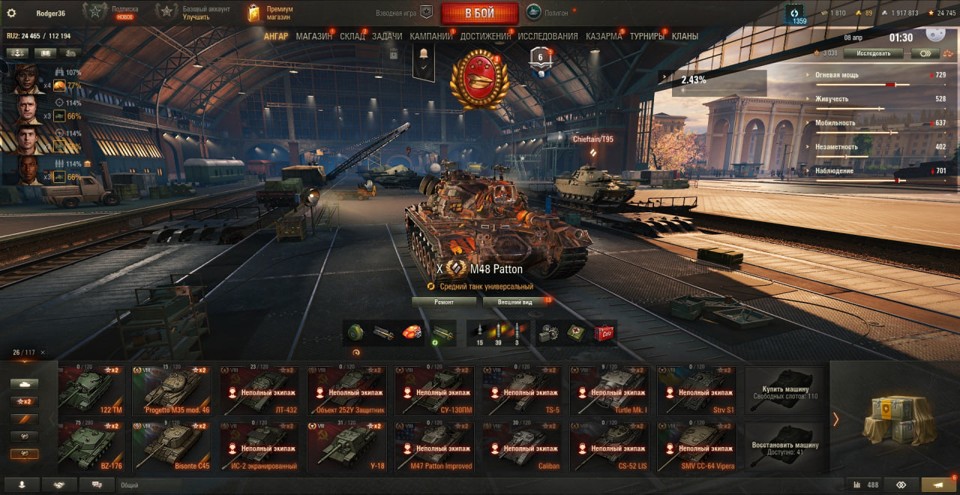Open Восстановить машину slot
Image resolution: width=960 pixels, height=495 pixels.
(785, 446)
